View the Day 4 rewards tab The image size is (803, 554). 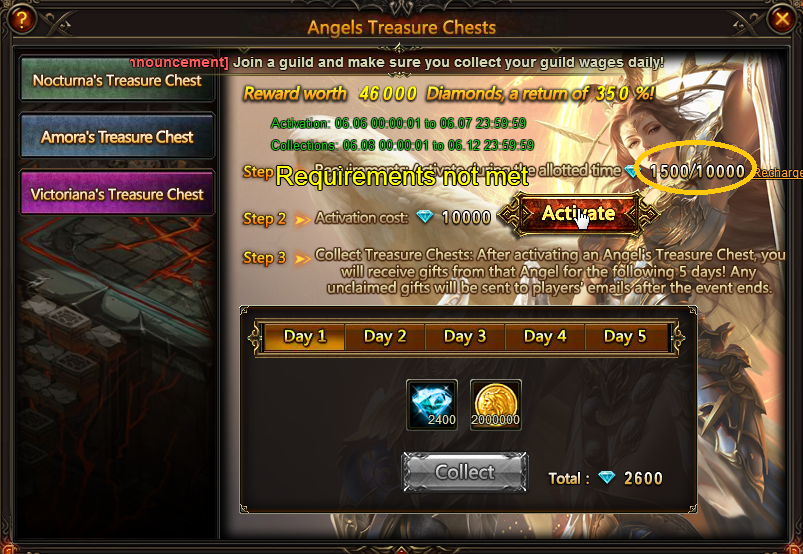pyautogui.click(x=545, y=336)
